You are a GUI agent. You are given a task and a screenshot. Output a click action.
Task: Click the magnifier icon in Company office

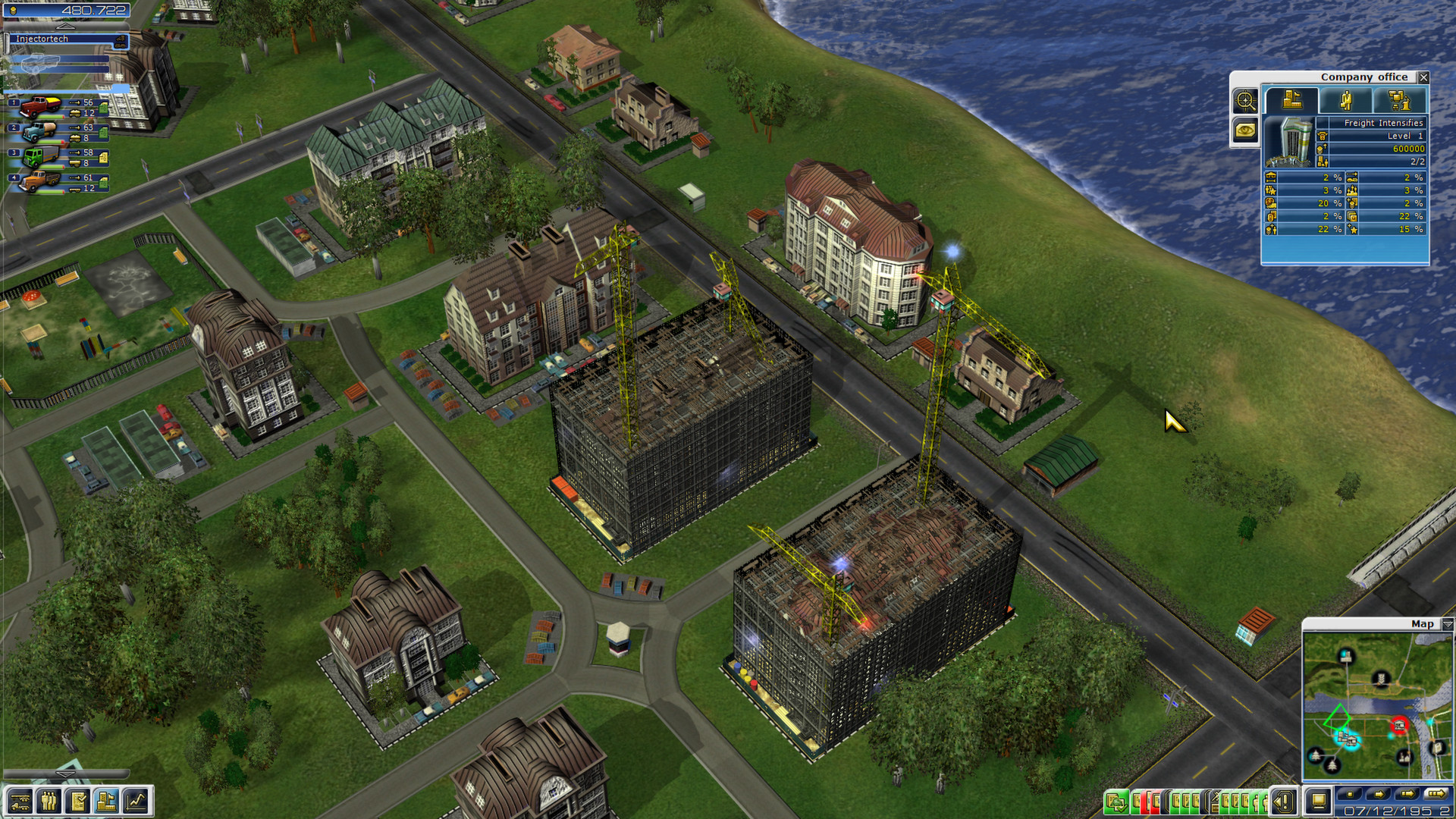pyautogui.click(x=1247, y=102)
